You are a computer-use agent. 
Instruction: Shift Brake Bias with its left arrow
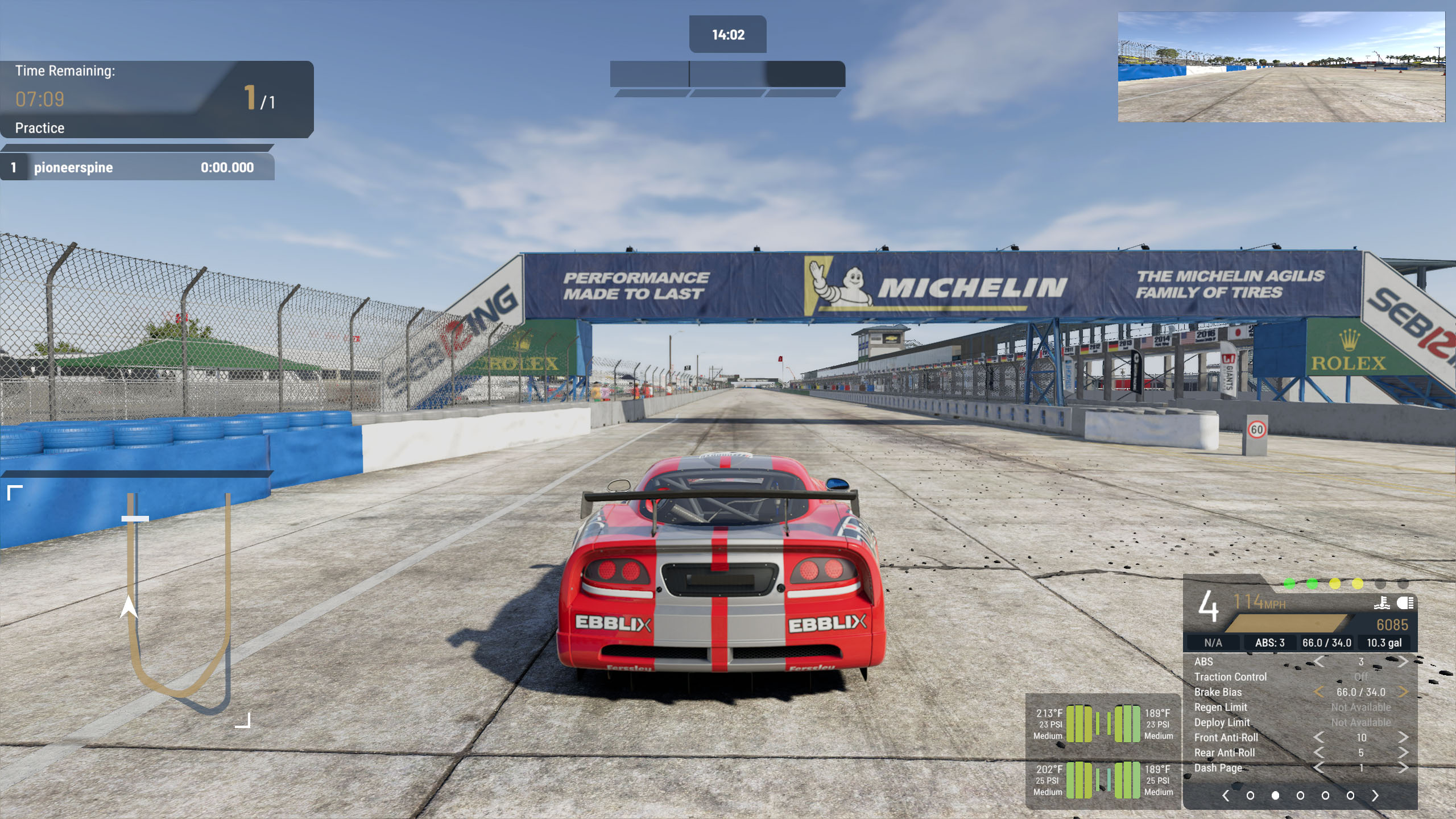click(x=1319, y=692)
